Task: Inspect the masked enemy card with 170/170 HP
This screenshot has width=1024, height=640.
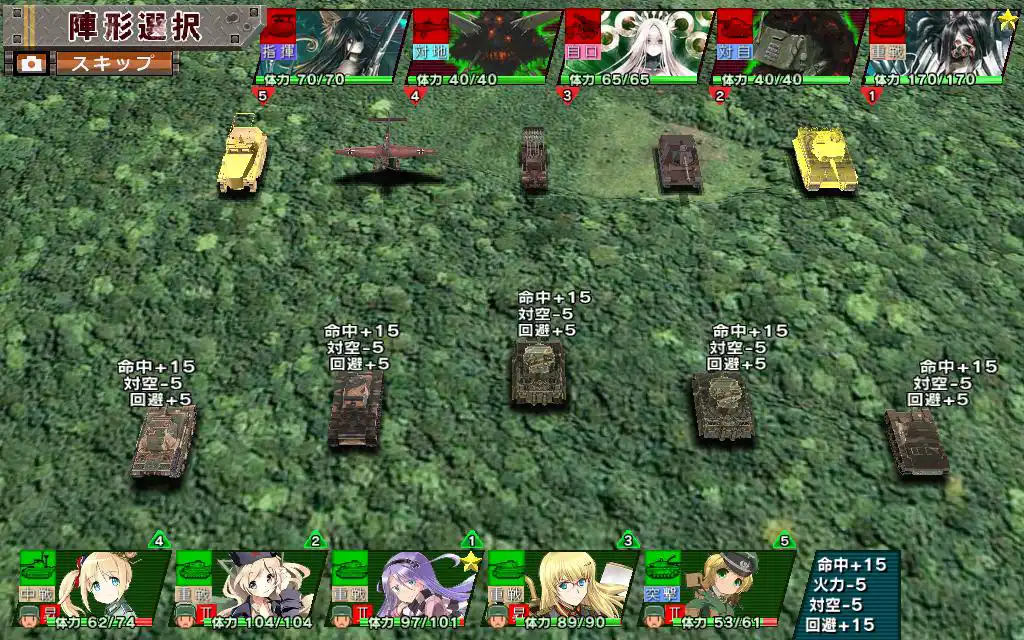Action: [x=938, y=47]
